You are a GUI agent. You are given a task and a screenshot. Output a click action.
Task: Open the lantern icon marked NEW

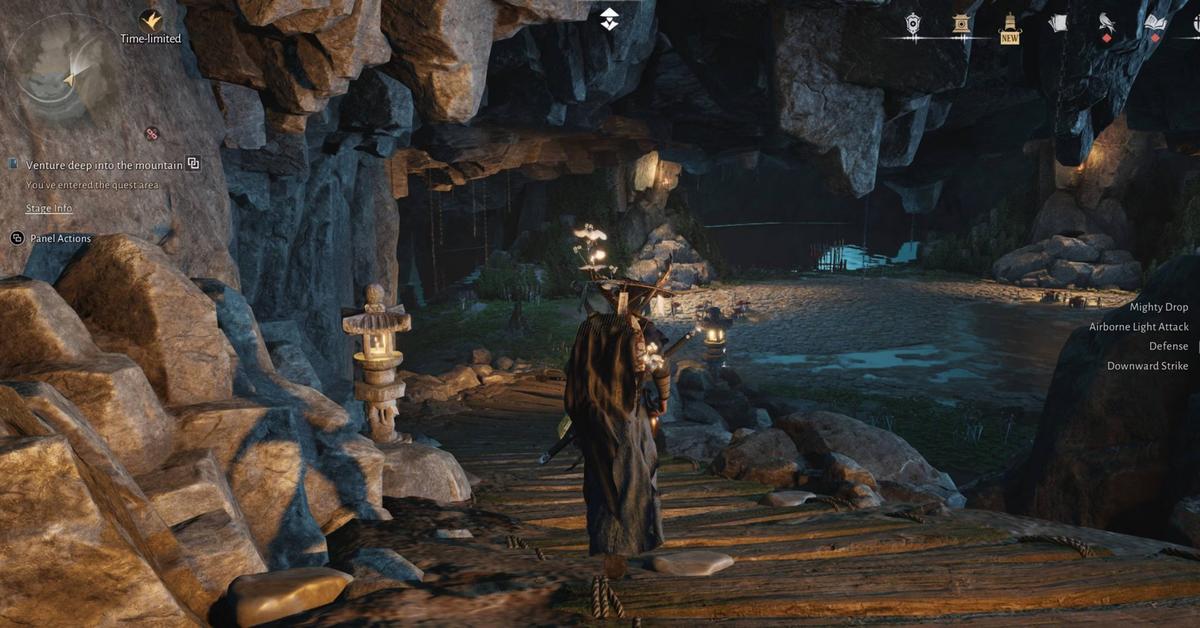point(1010,23)
